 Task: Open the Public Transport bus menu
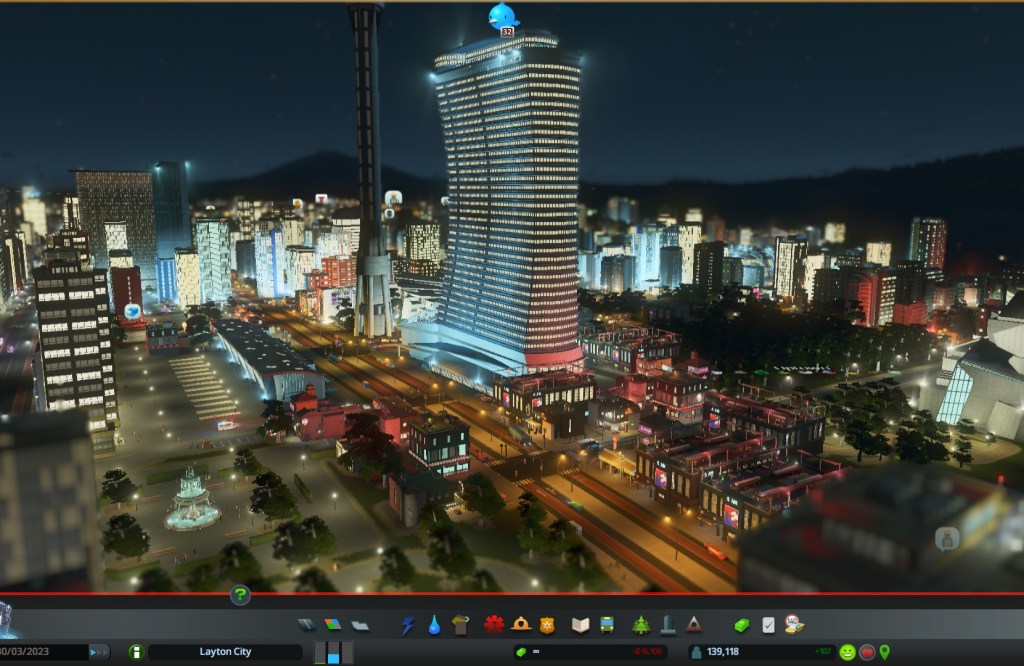click(607, 625)
